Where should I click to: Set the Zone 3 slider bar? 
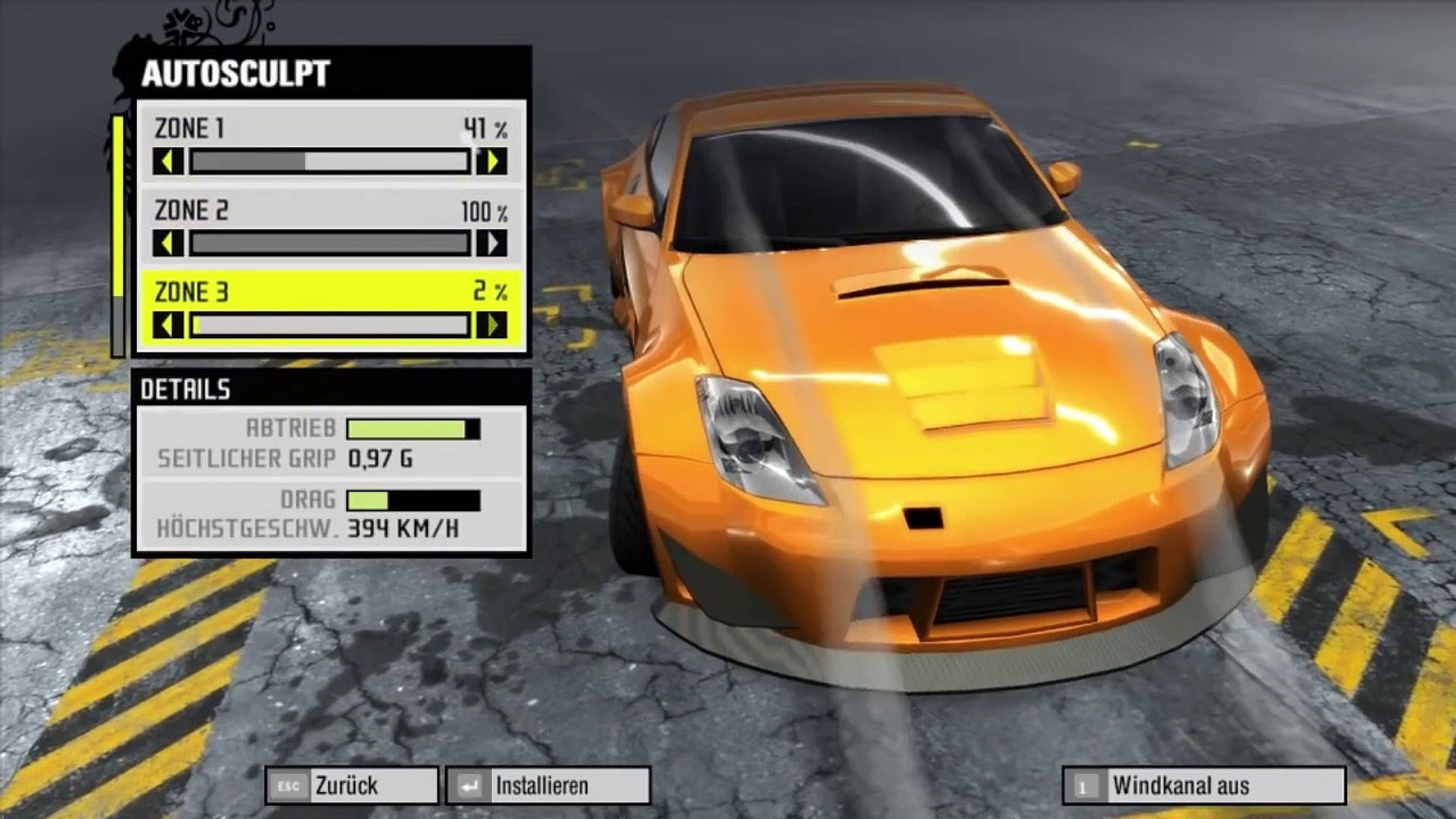[330, 325]
